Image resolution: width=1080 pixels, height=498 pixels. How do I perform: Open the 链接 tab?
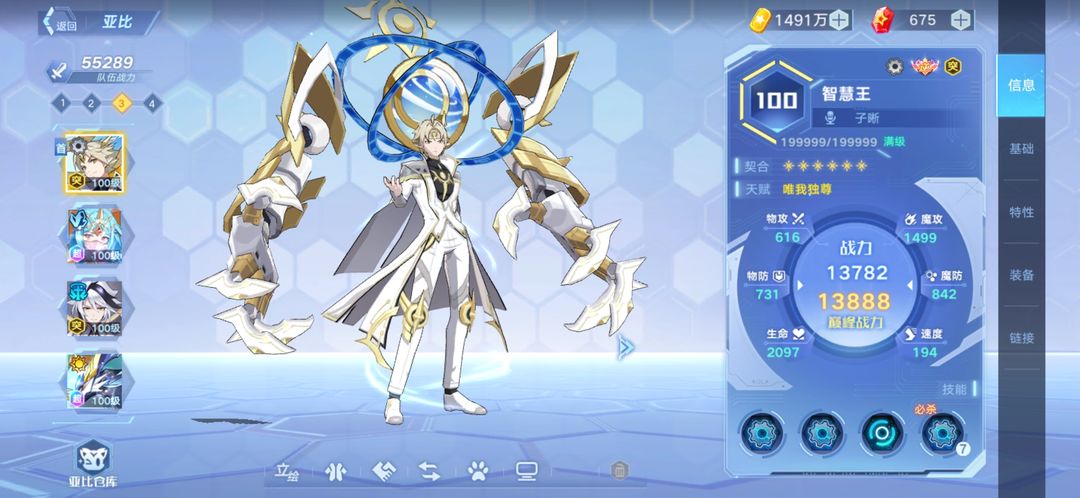pyautogui.click(x=1021, y=338)
